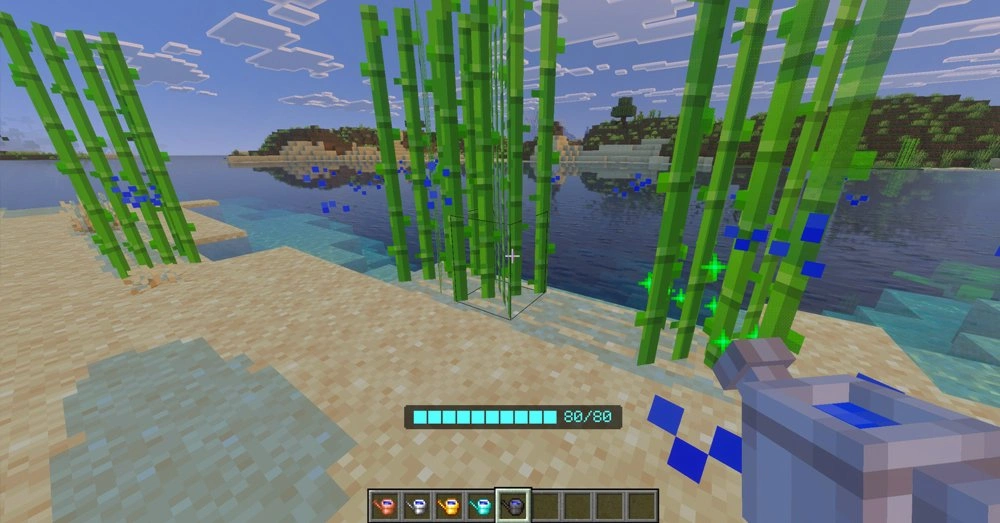1000x523 pixels.
Task: Select the copper watering can slot
Action: (x=385, y=506)
